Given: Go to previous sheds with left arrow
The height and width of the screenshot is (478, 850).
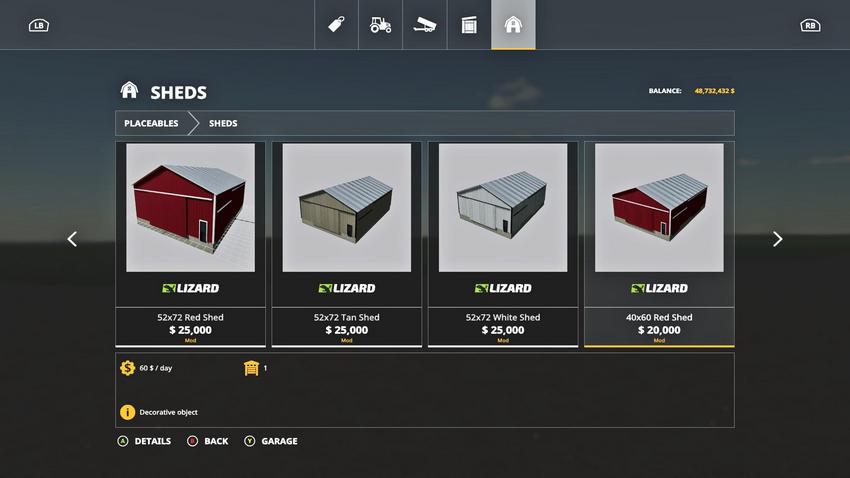Looking at the screenshot, I should [x=72, y=239].
